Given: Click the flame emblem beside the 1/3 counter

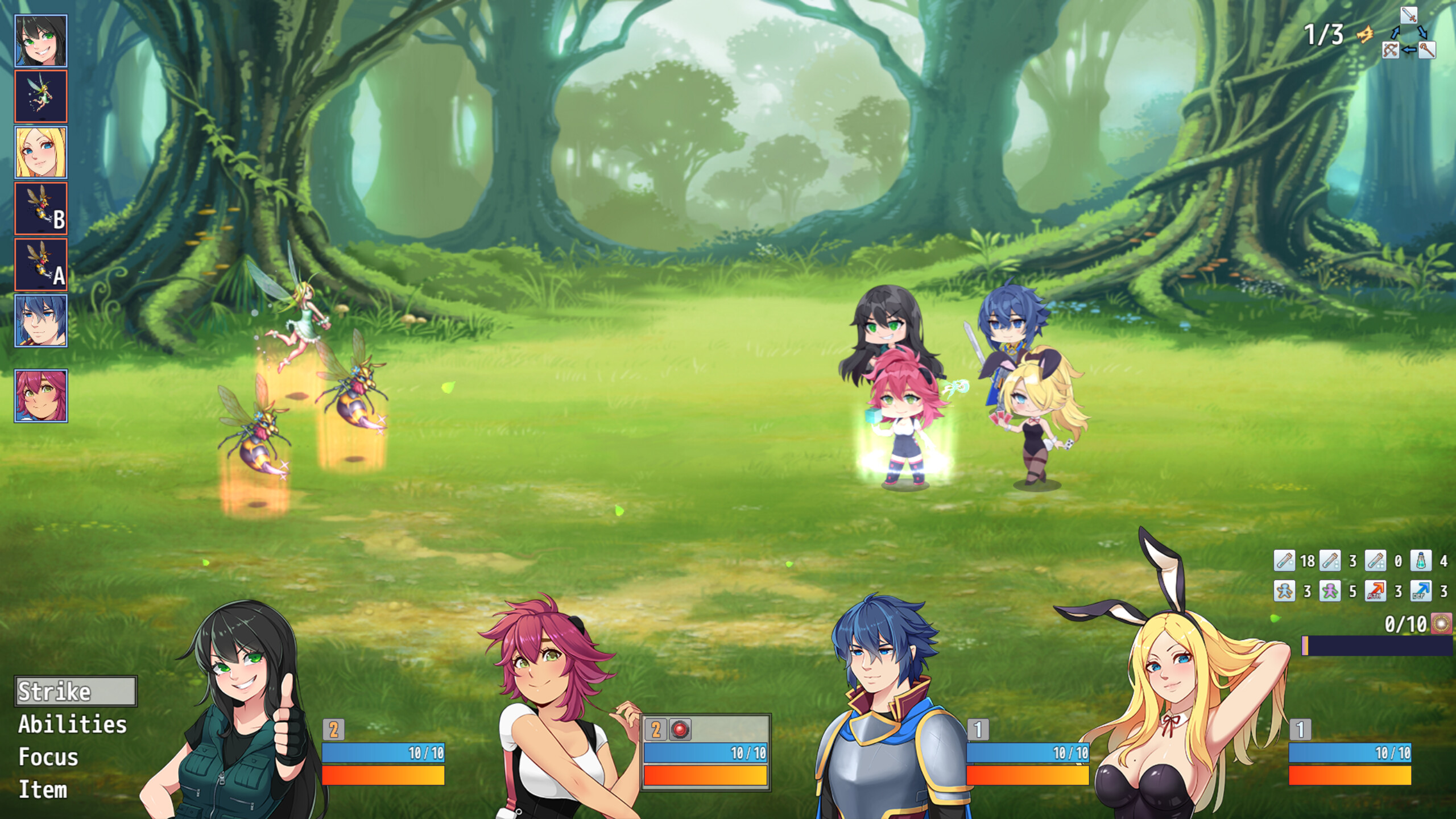Looking at the screenshot, I should click(1365, 35).
